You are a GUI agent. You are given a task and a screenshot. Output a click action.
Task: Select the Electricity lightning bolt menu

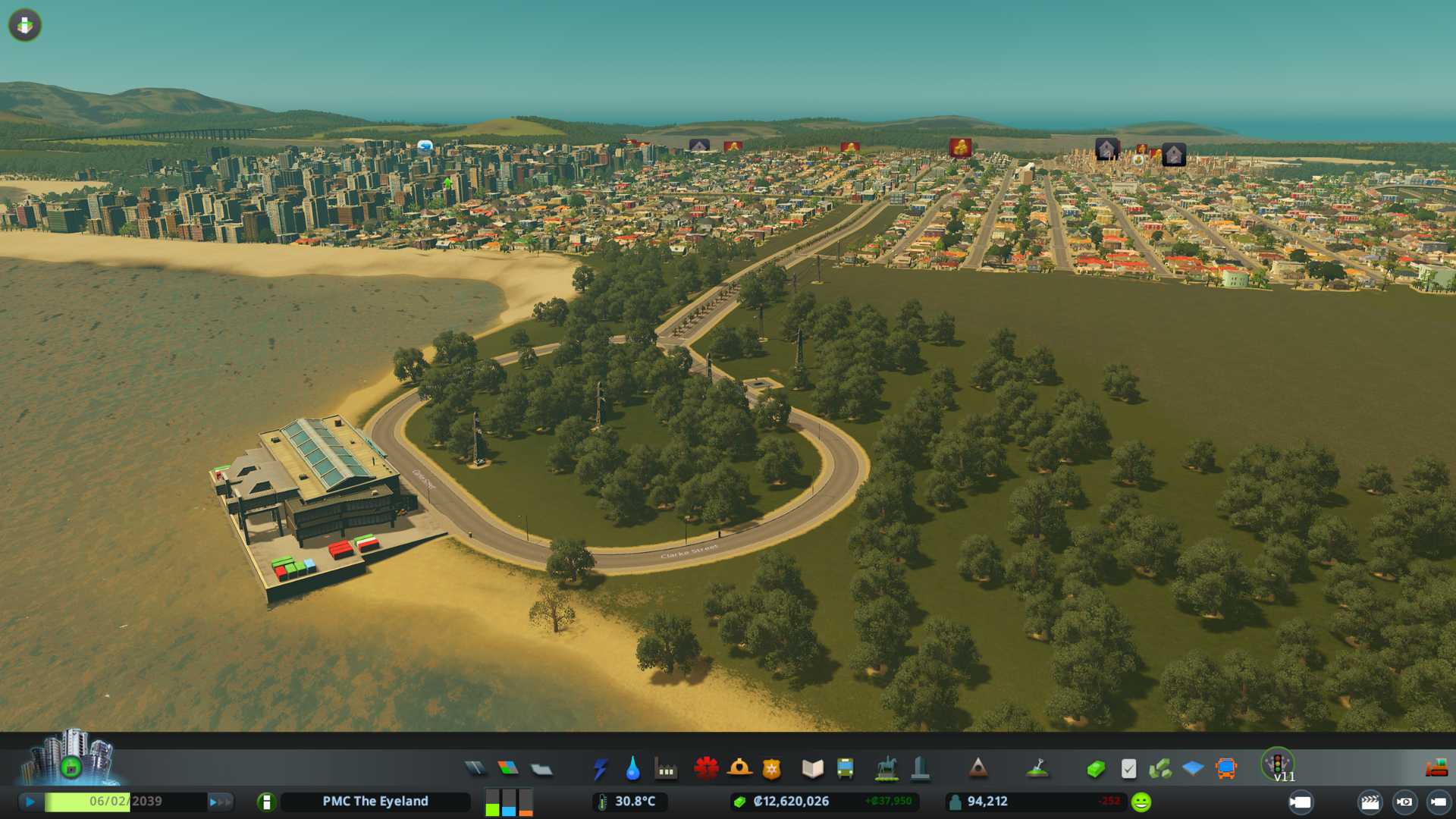[600, 769]
